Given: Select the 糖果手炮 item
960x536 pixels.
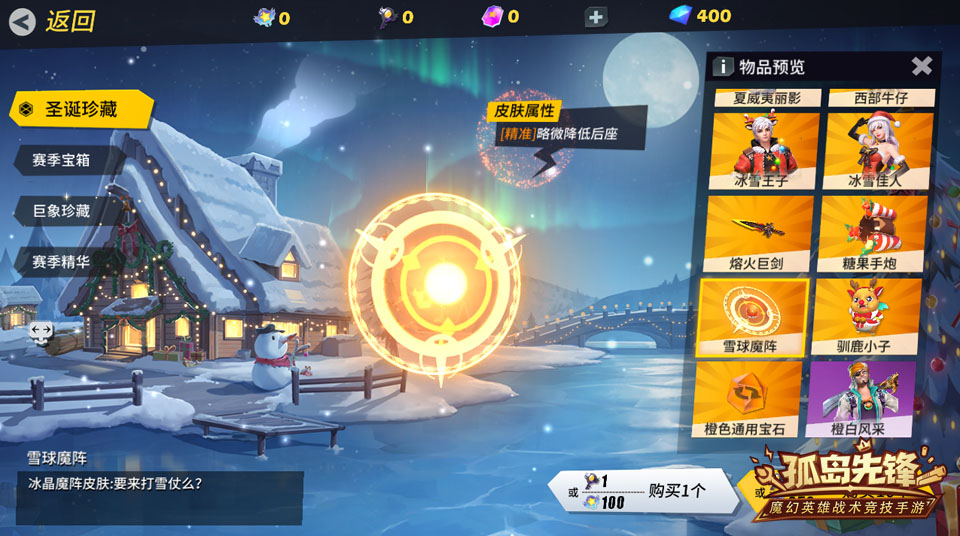Looking at the screenshot, I should pyautogui.click(x=868, y=233).
